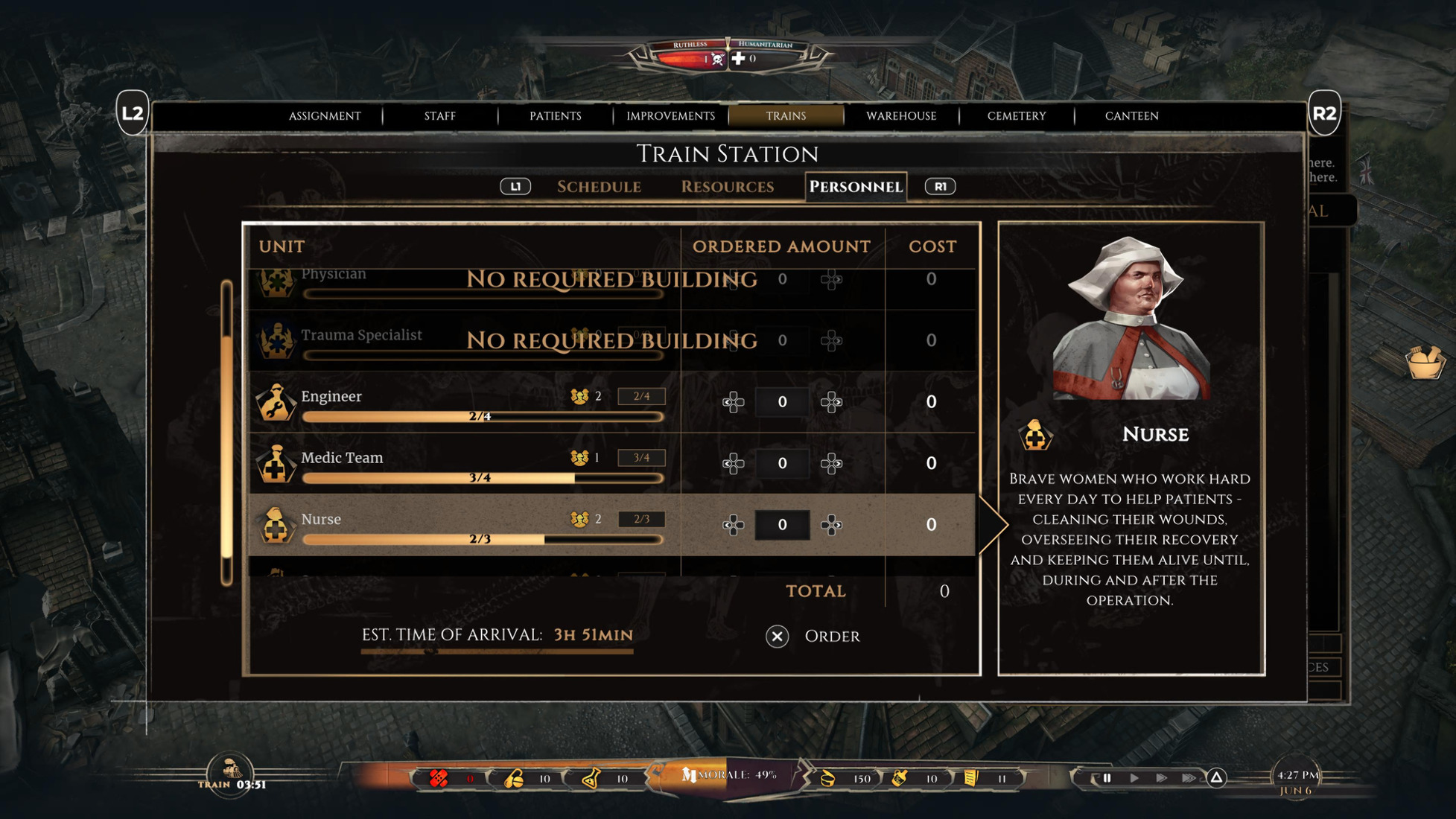Image resolution: width=1456 pixels, height=819 pixels.
Task: Set game to normal play speed
Action: [1134, 778]
